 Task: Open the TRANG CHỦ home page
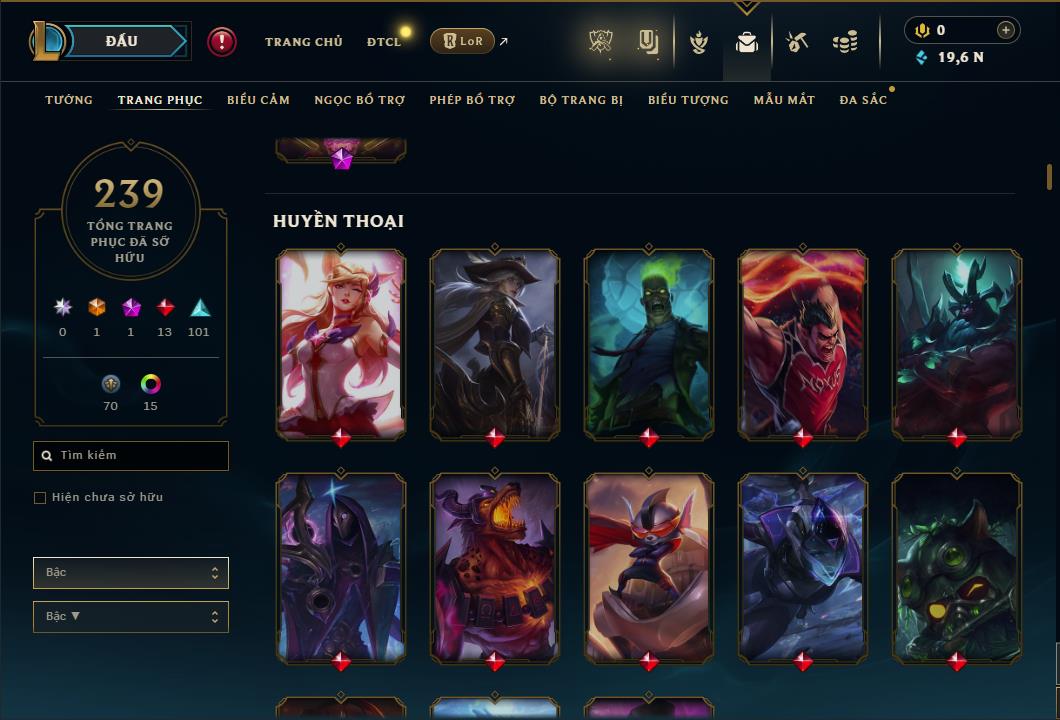(x=303, y=42)
